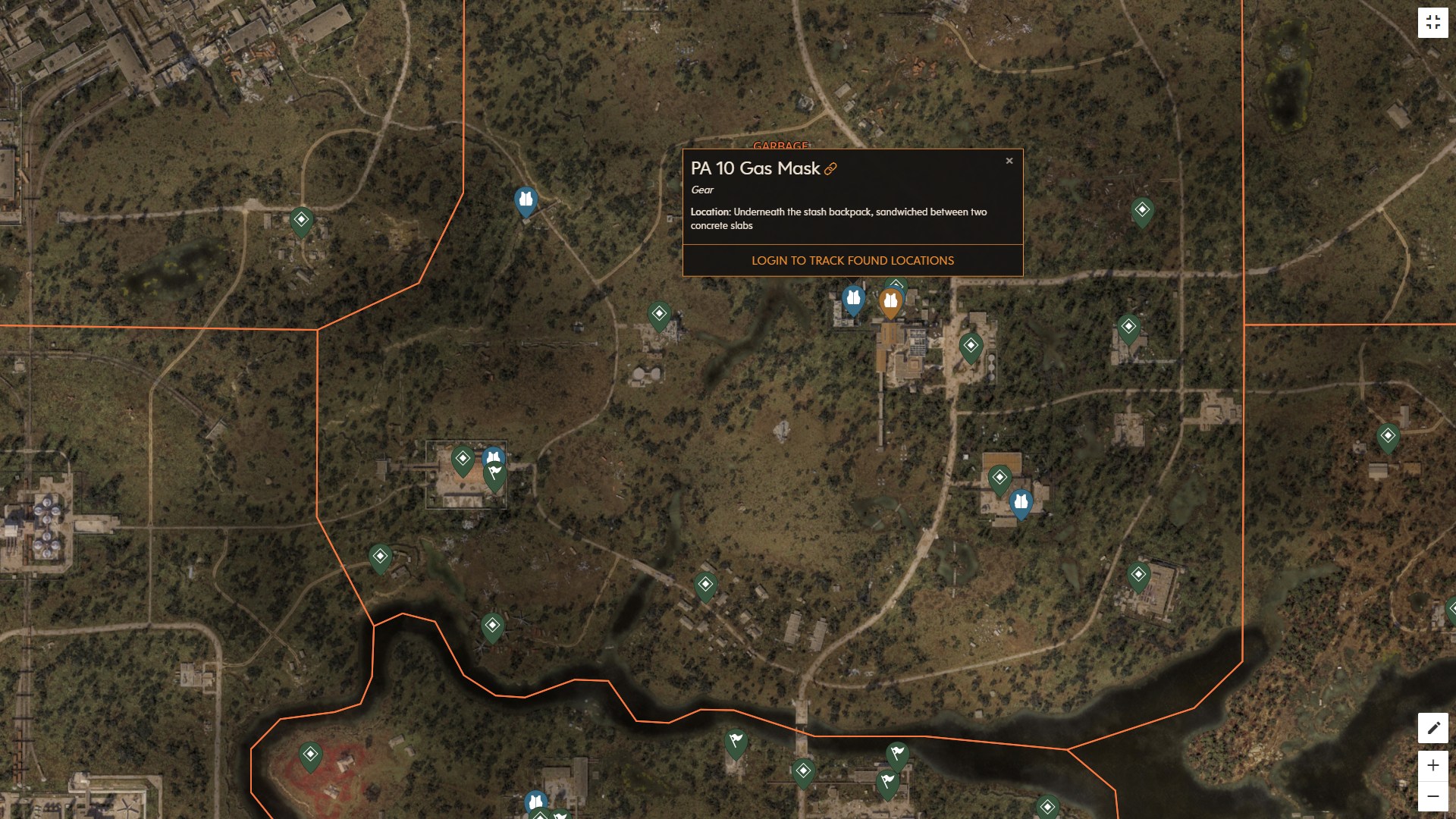1456x819 pixels.
Task: Close the PA 10 Gas Mask popup
Action: pos(1009,160)
